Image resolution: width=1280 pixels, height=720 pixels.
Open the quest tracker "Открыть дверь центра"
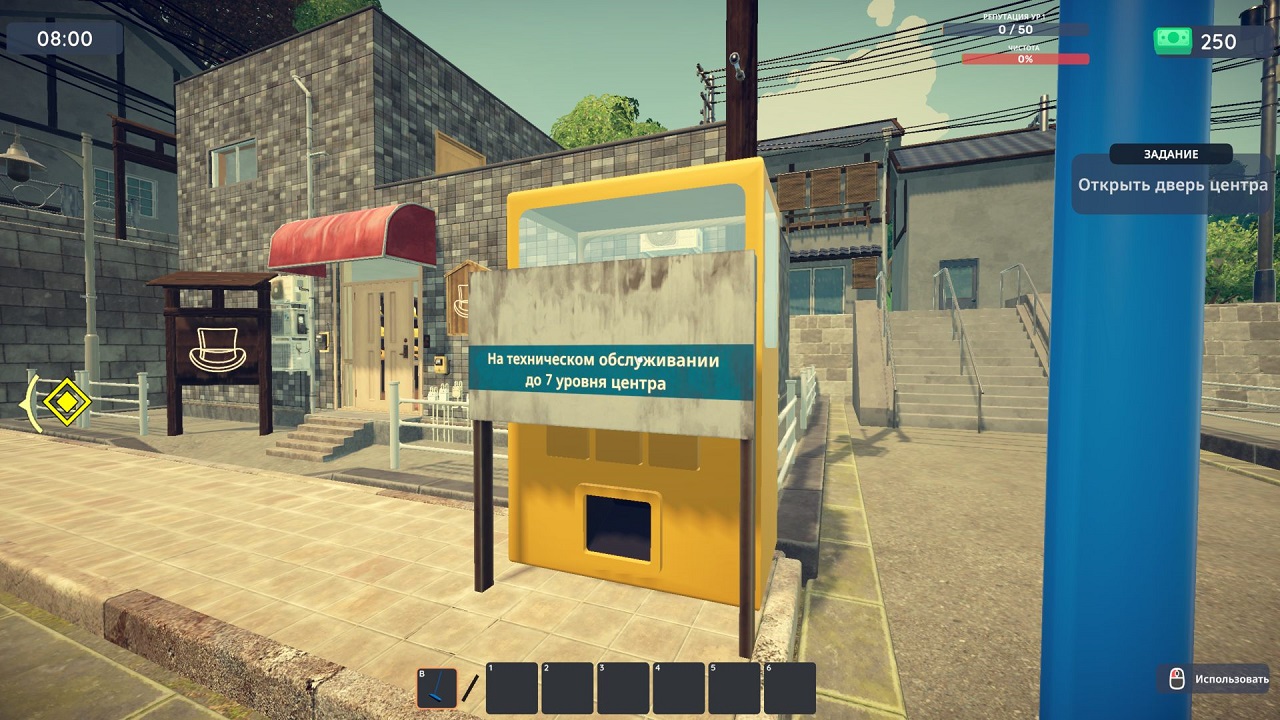[1172, 185]
